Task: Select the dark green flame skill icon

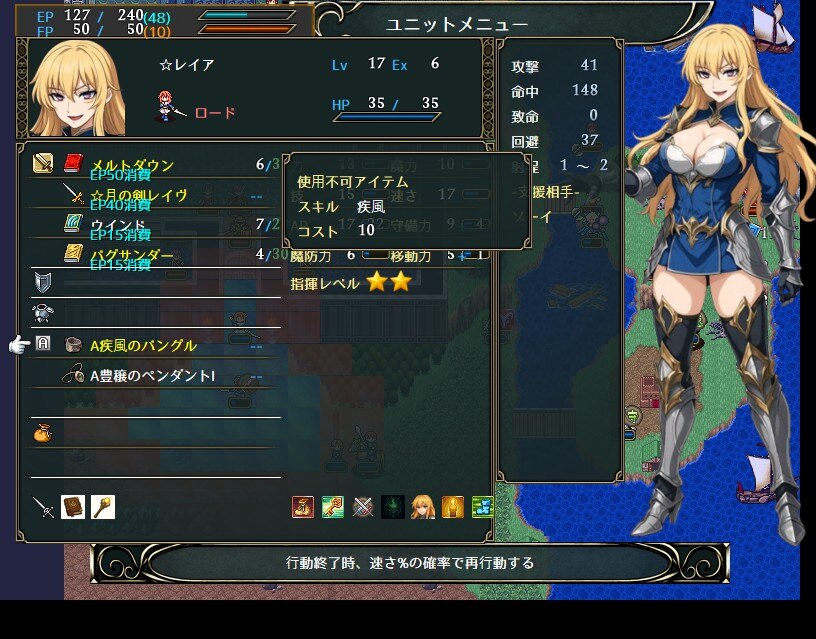Action: coord(393,507)
